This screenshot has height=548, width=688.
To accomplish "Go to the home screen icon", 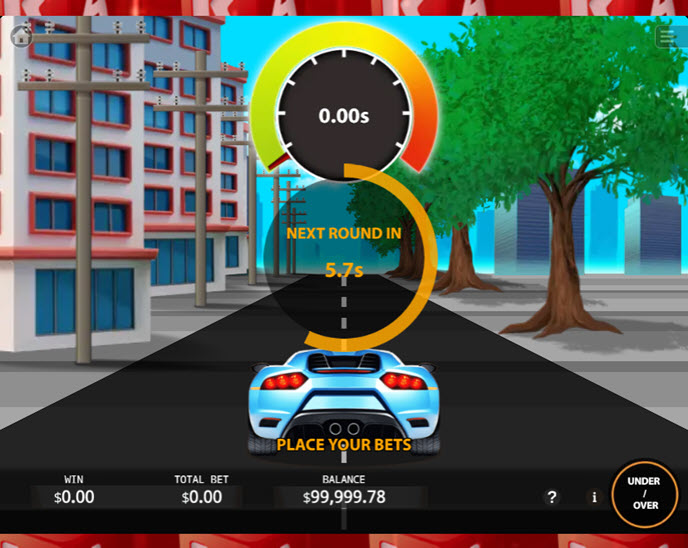I will [21, 37].
